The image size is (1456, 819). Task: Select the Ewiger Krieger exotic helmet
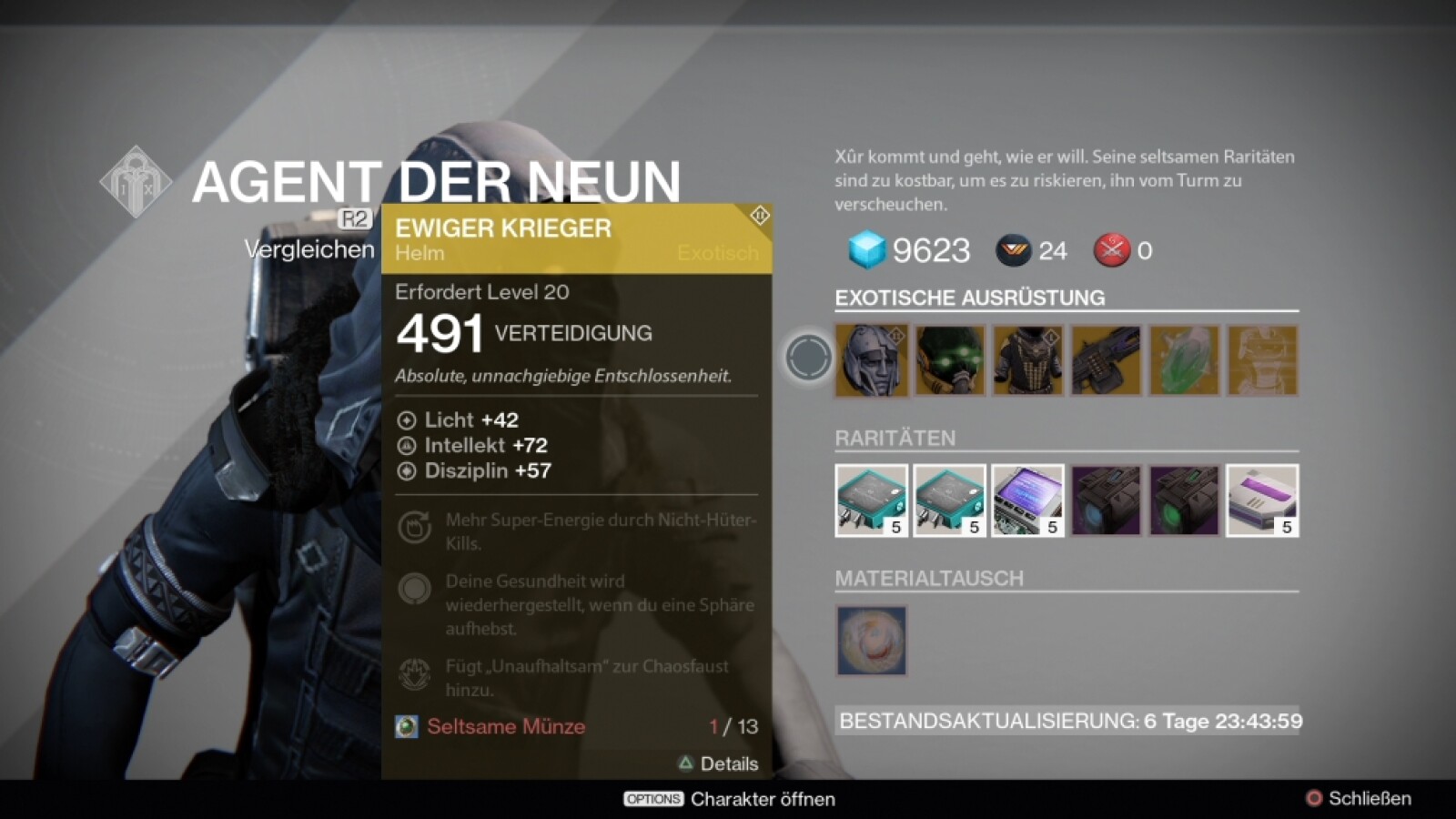point(872,360)
